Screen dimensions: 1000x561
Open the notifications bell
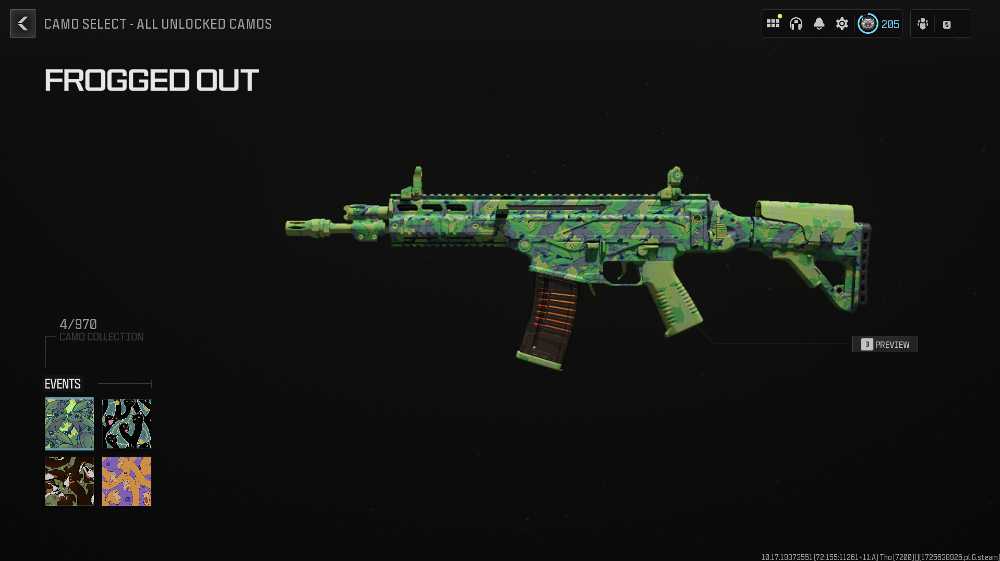pyautogui.click(x=819, y=24)
